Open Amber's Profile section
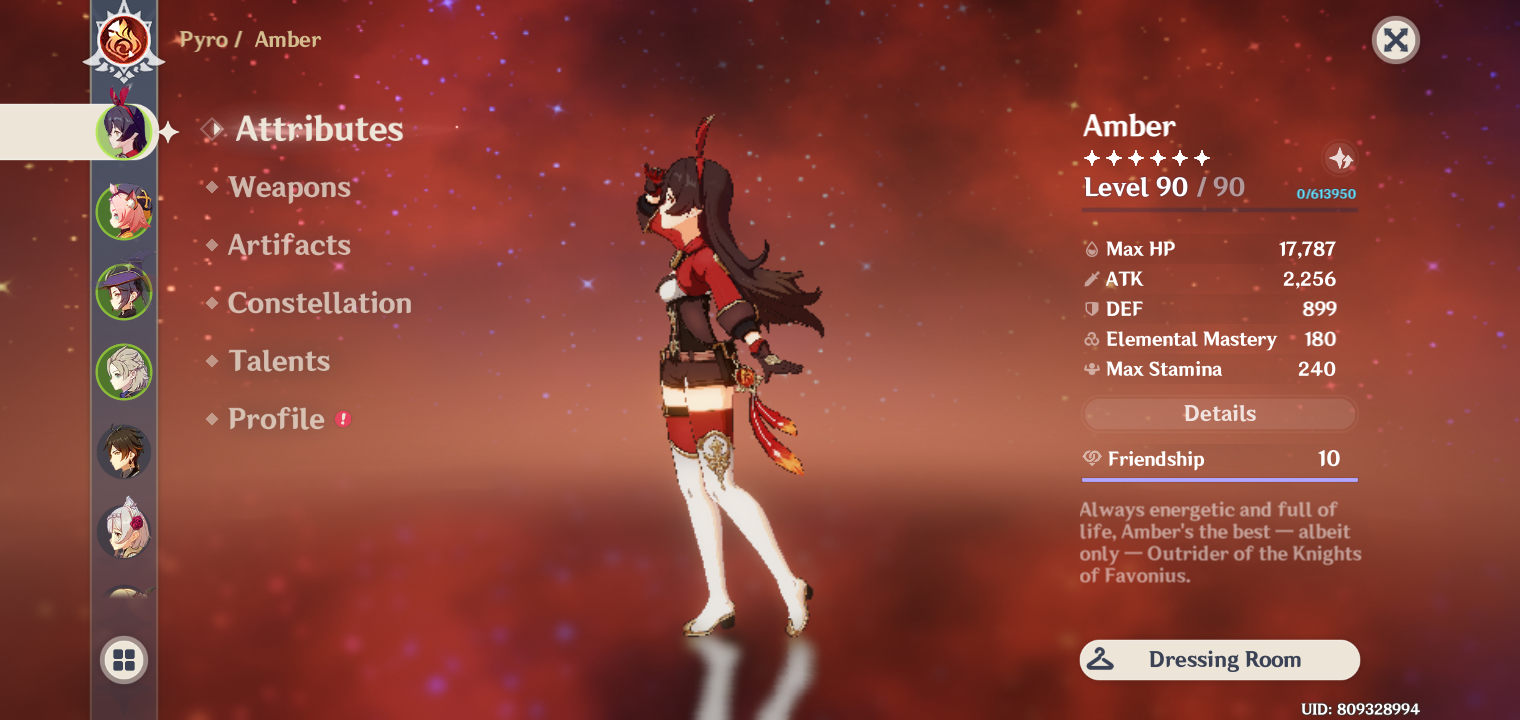The image size is (1520, 720). tap(275, 419)
